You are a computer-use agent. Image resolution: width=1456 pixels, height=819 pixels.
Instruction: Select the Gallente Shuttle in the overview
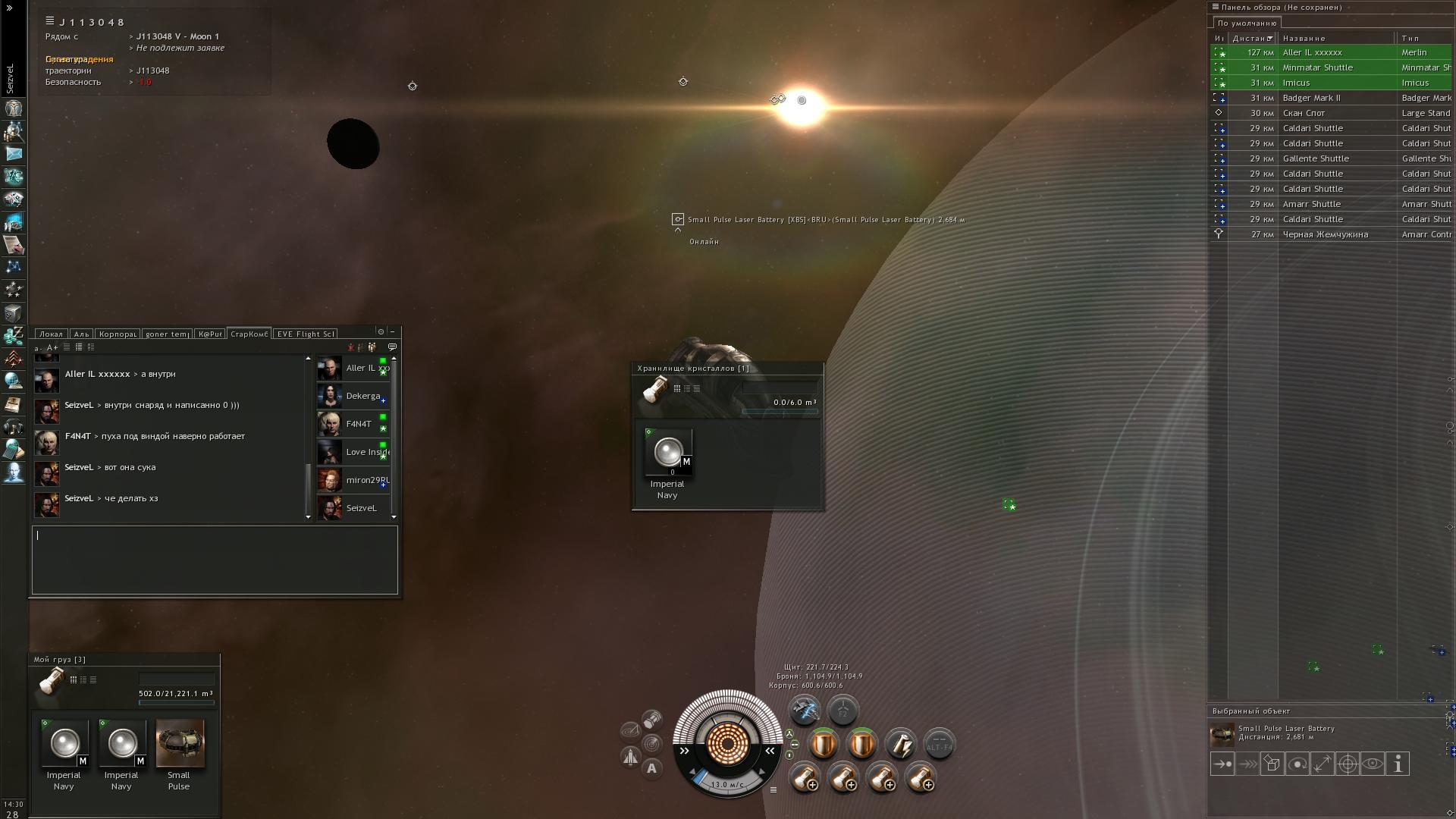pyautogui.click(x=1315, y=158)
